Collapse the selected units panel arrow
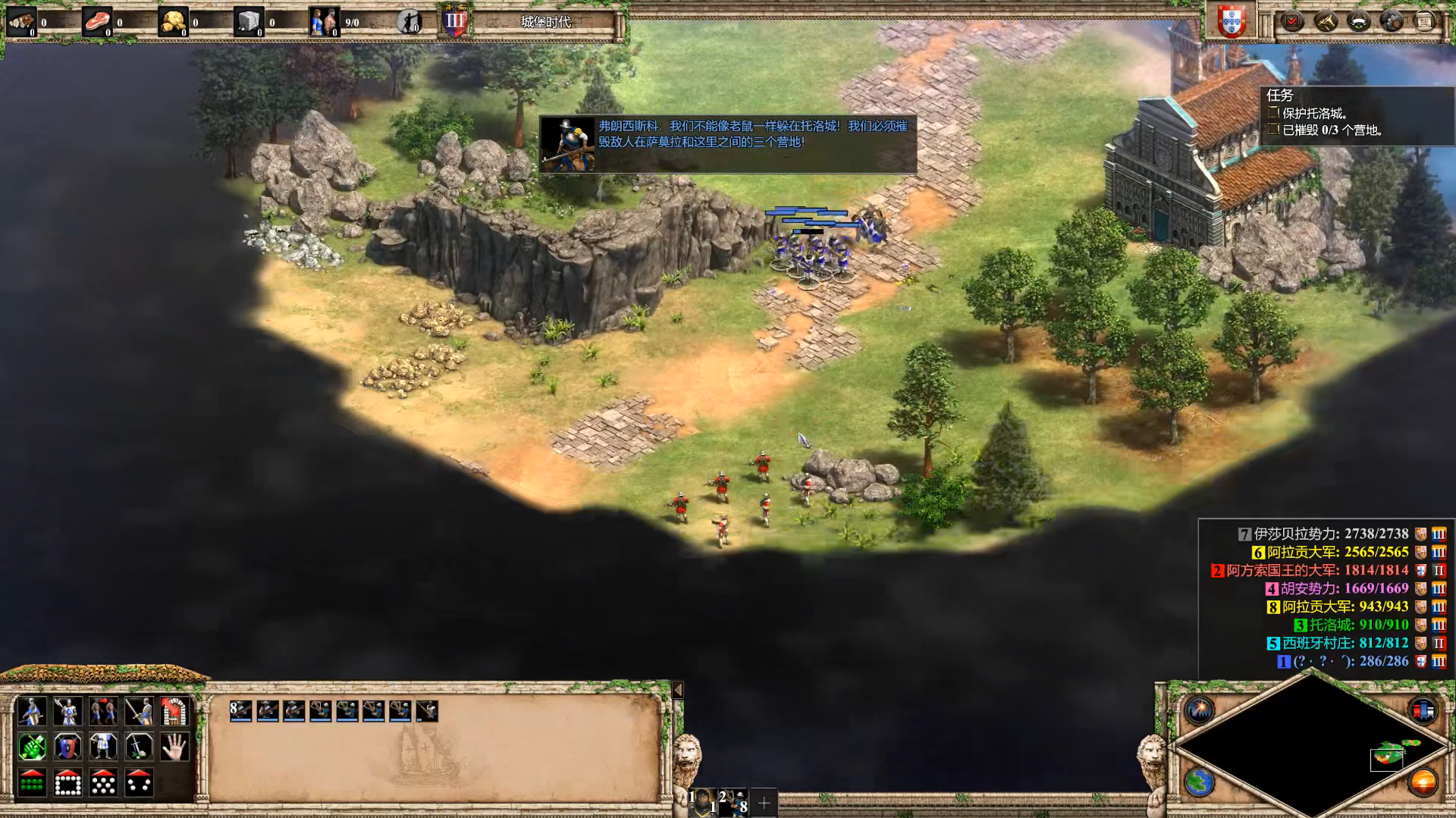Viewport: 1456px width, 818px height. 678,690
